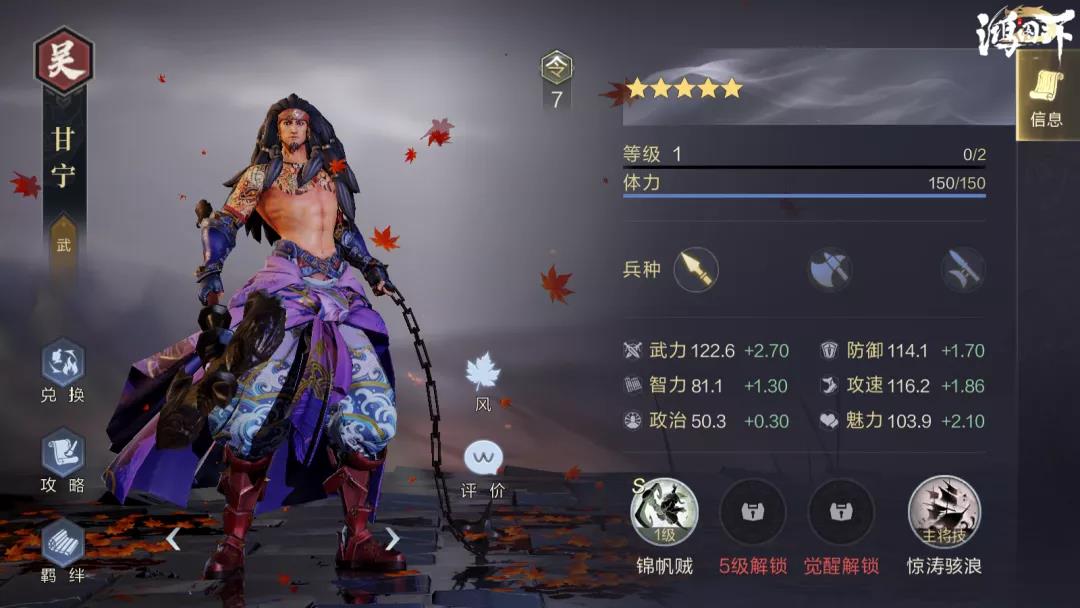Screen dimensions: 1080x608
Task: Open the 惊涛骇浪 main general skill
Action: (944, 513)
